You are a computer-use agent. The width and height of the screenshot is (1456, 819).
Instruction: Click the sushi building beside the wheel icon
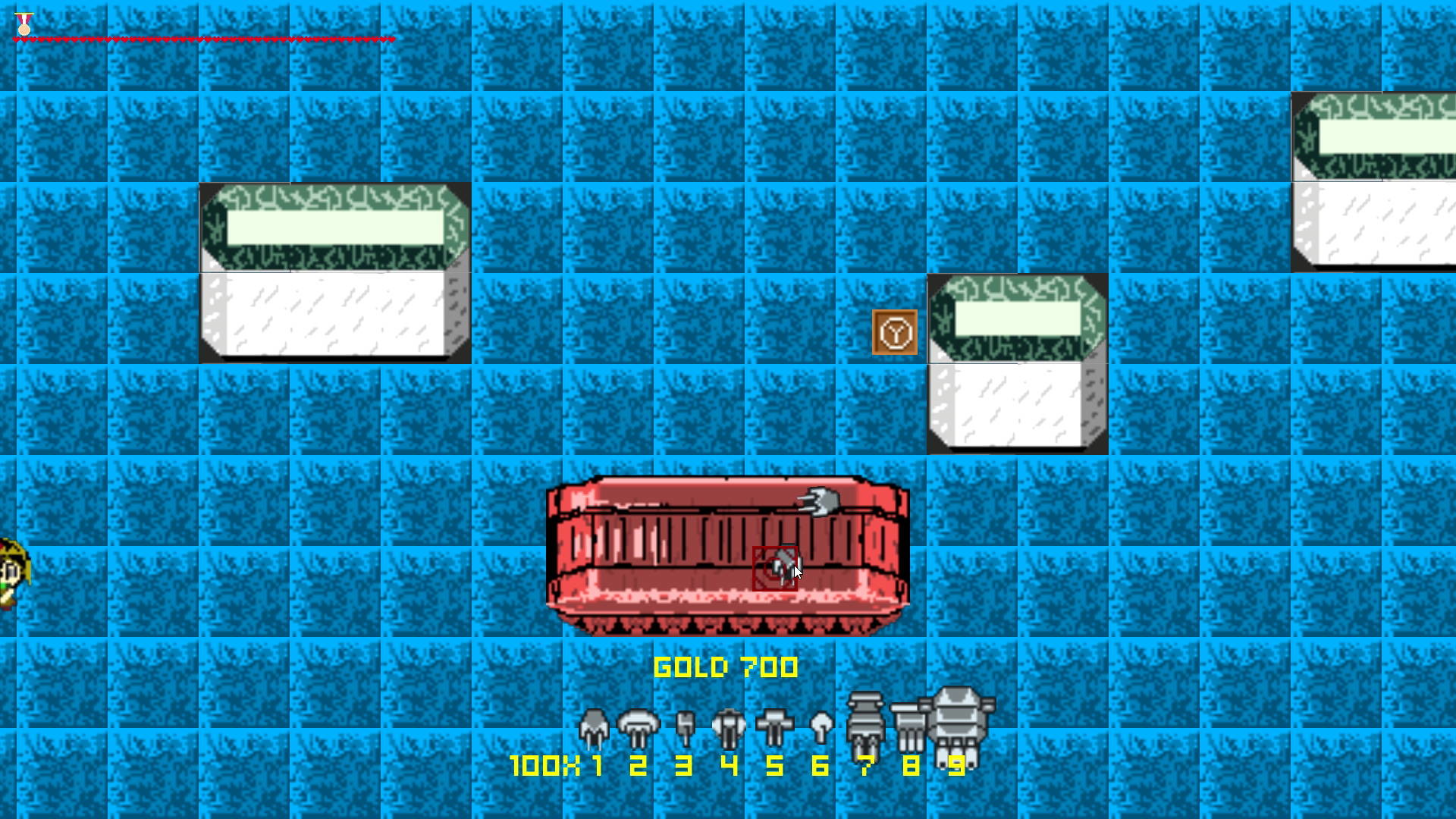[x=1016, y=364]
